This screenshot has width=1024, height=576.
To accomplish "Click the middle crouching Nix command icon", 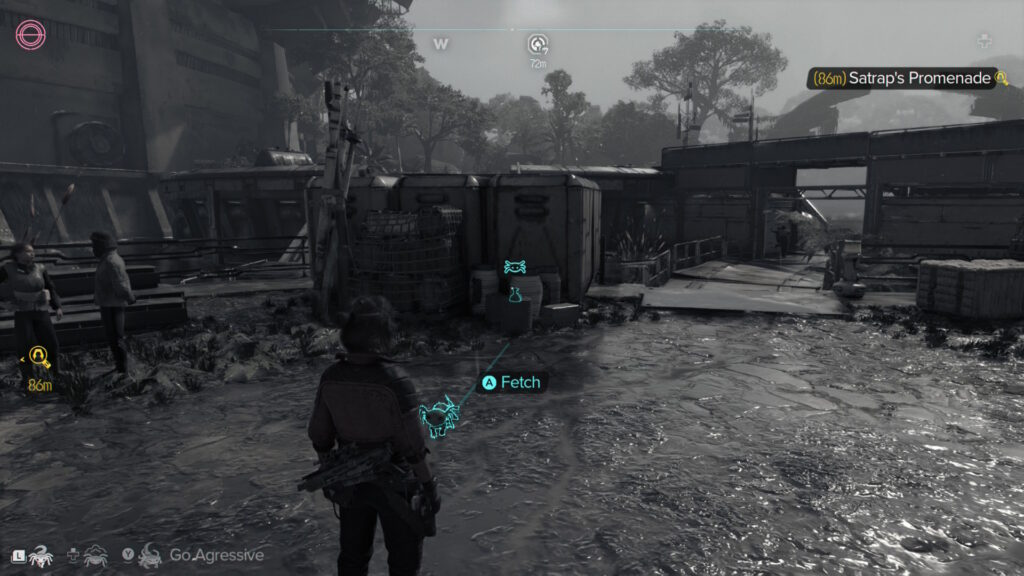I will click(x=96, y=555).
